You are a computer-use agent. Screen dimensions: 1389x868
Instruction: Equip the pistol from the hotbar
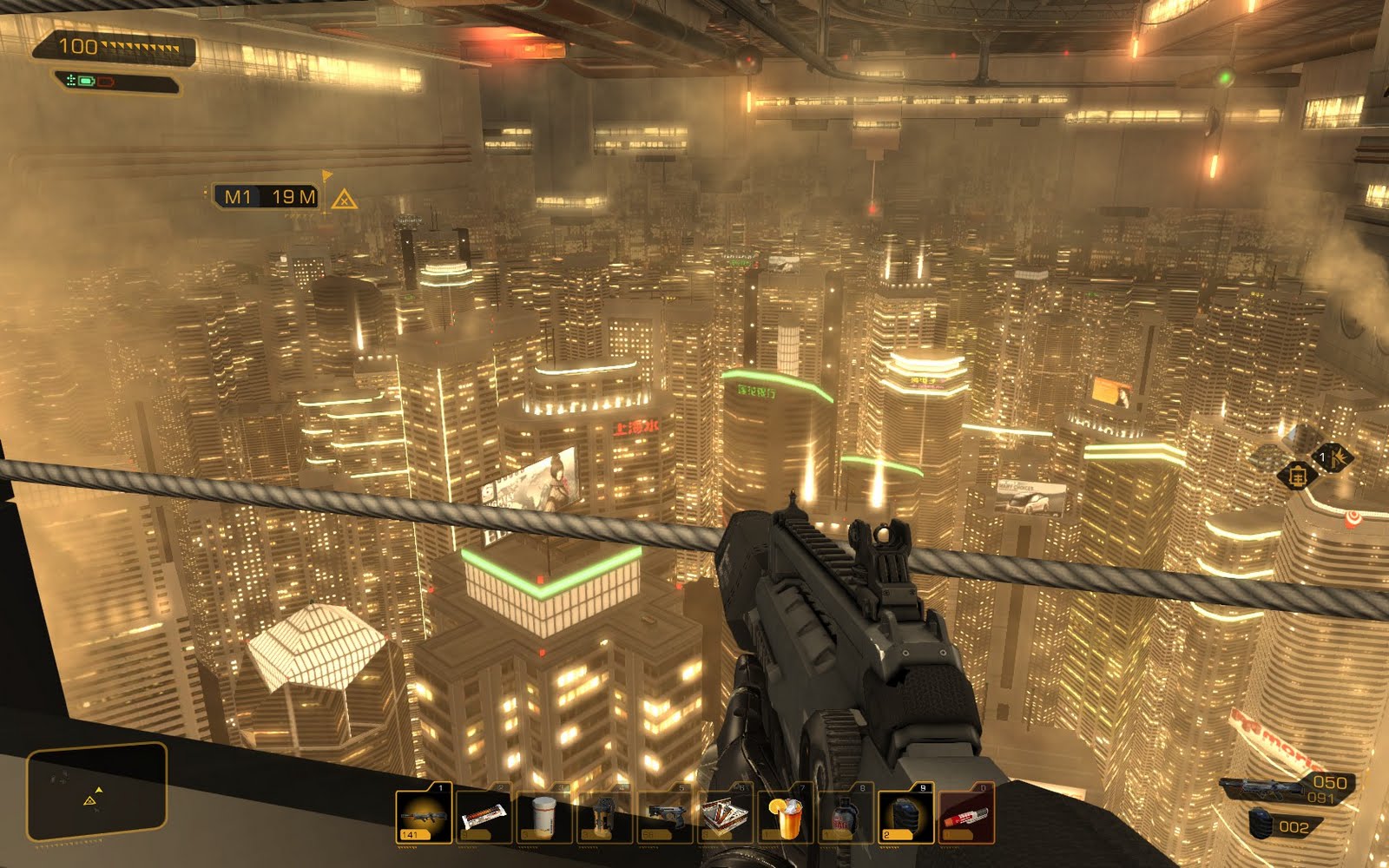(x=665, y=816)
